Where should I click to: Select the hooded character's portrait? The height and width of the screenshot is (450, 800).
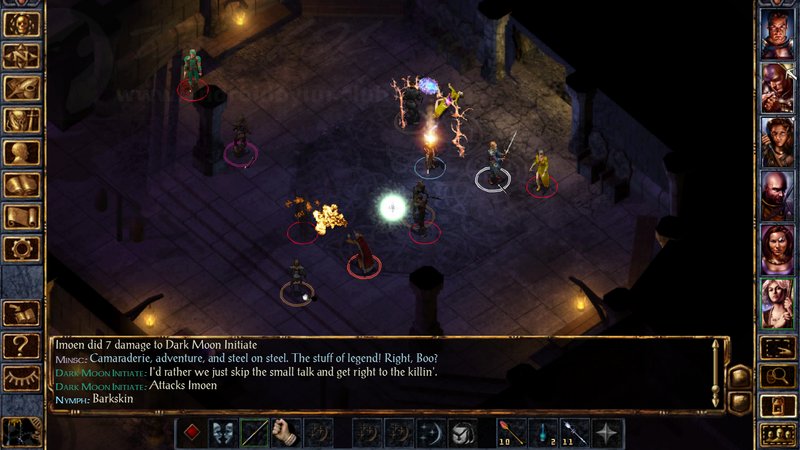pyautogui.click(x=777, y=87)
